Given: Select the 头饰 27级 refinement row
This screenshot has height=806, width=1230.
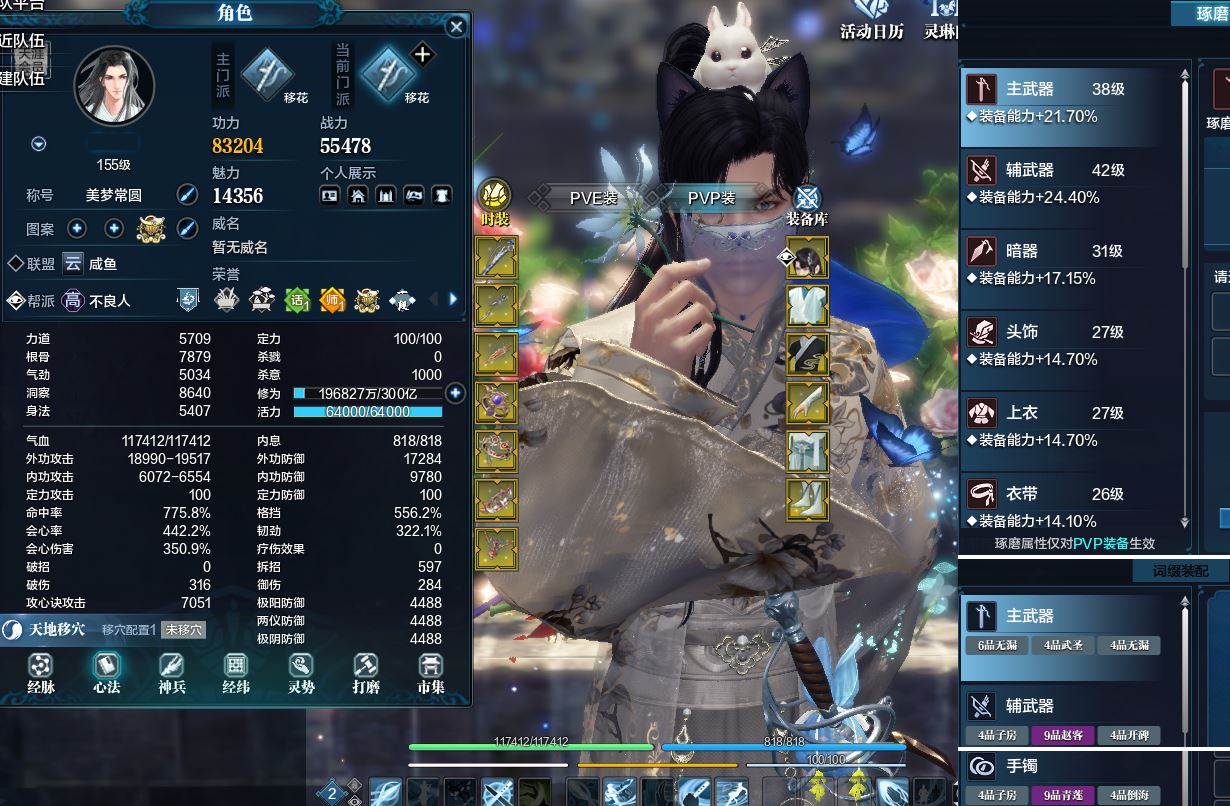Looking at the screenshot, I should pyautogui.click(x=1071, y=344).
